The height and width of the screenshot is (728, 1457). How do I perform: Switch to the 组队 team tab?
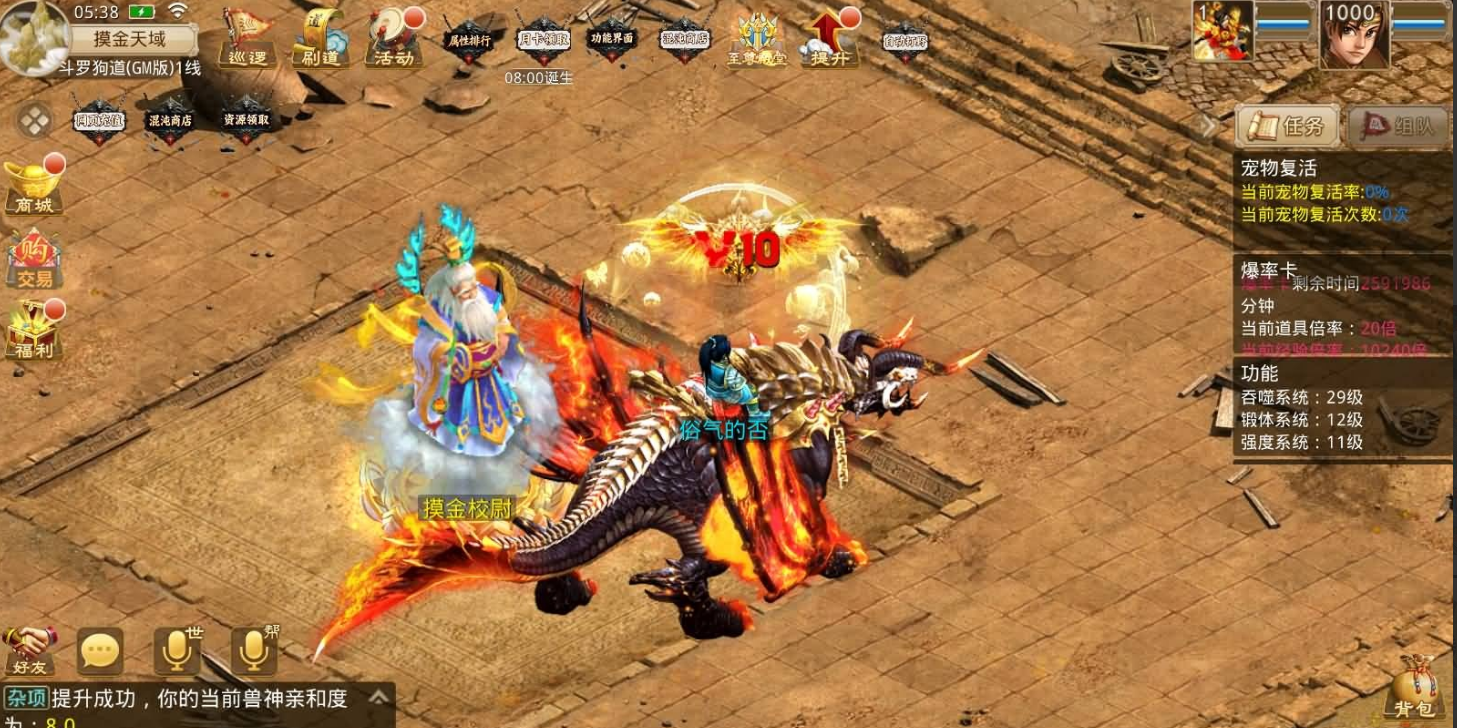[1398, 127]
